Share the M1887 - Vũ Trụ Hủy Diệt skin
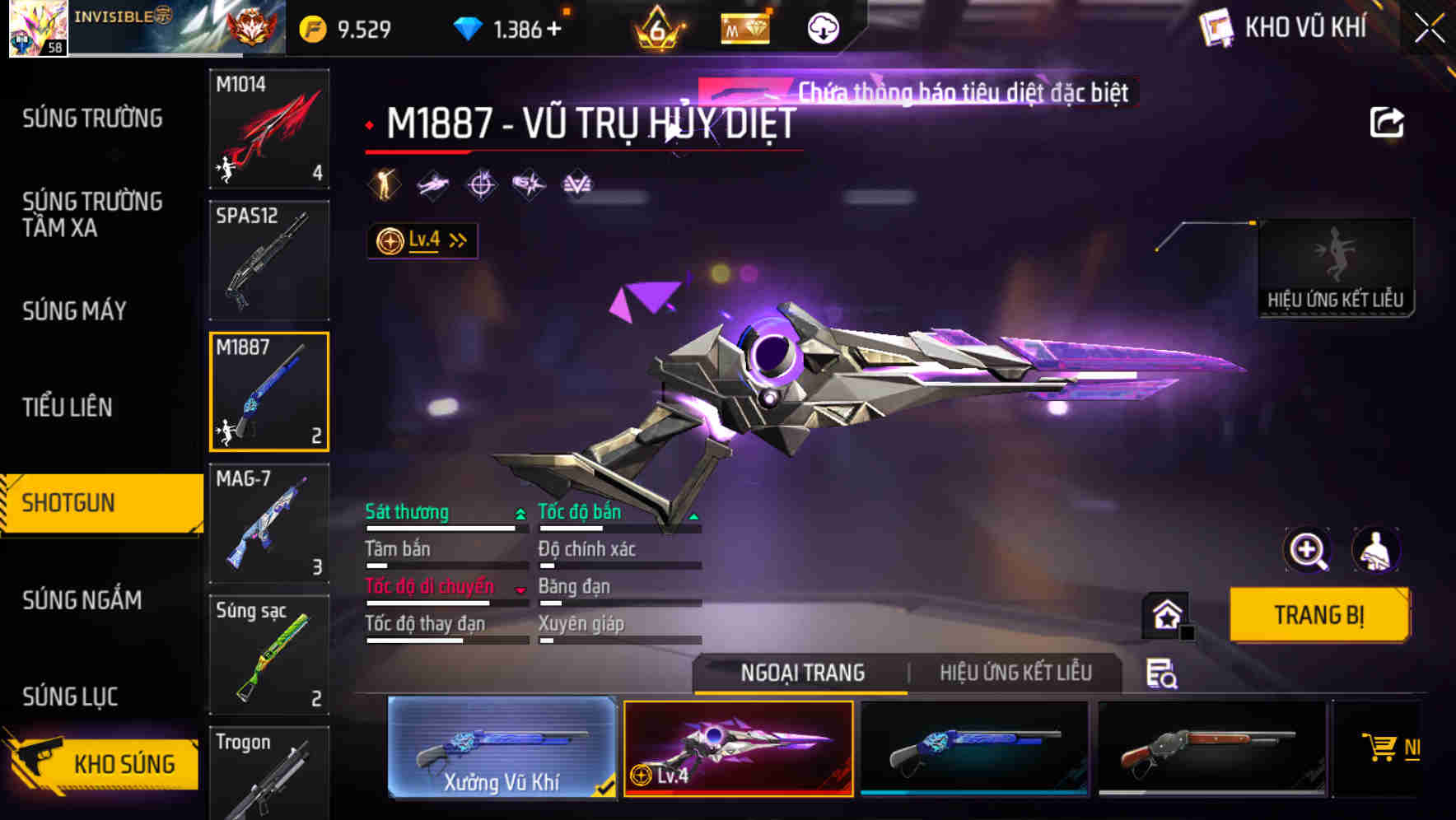The width and height of the screenshot is (1456, 820). click(x=1387, y=121)
